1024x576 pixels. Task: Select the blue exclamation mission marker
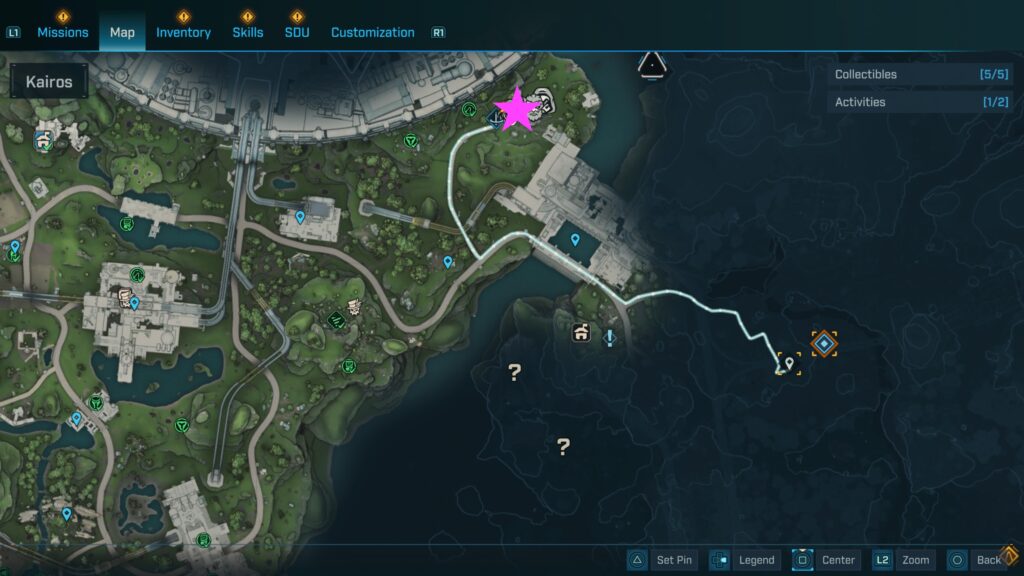point(609,337)
